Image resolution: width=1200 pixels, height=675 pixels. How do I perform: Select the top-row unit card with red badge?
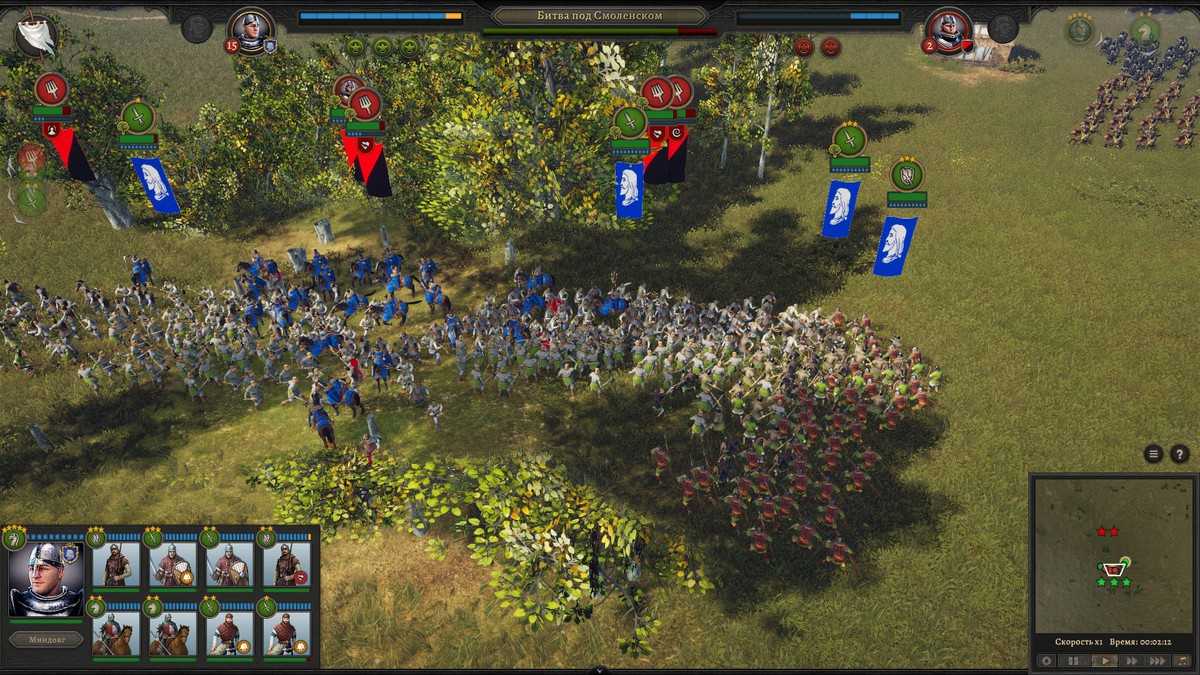[287, 564]
